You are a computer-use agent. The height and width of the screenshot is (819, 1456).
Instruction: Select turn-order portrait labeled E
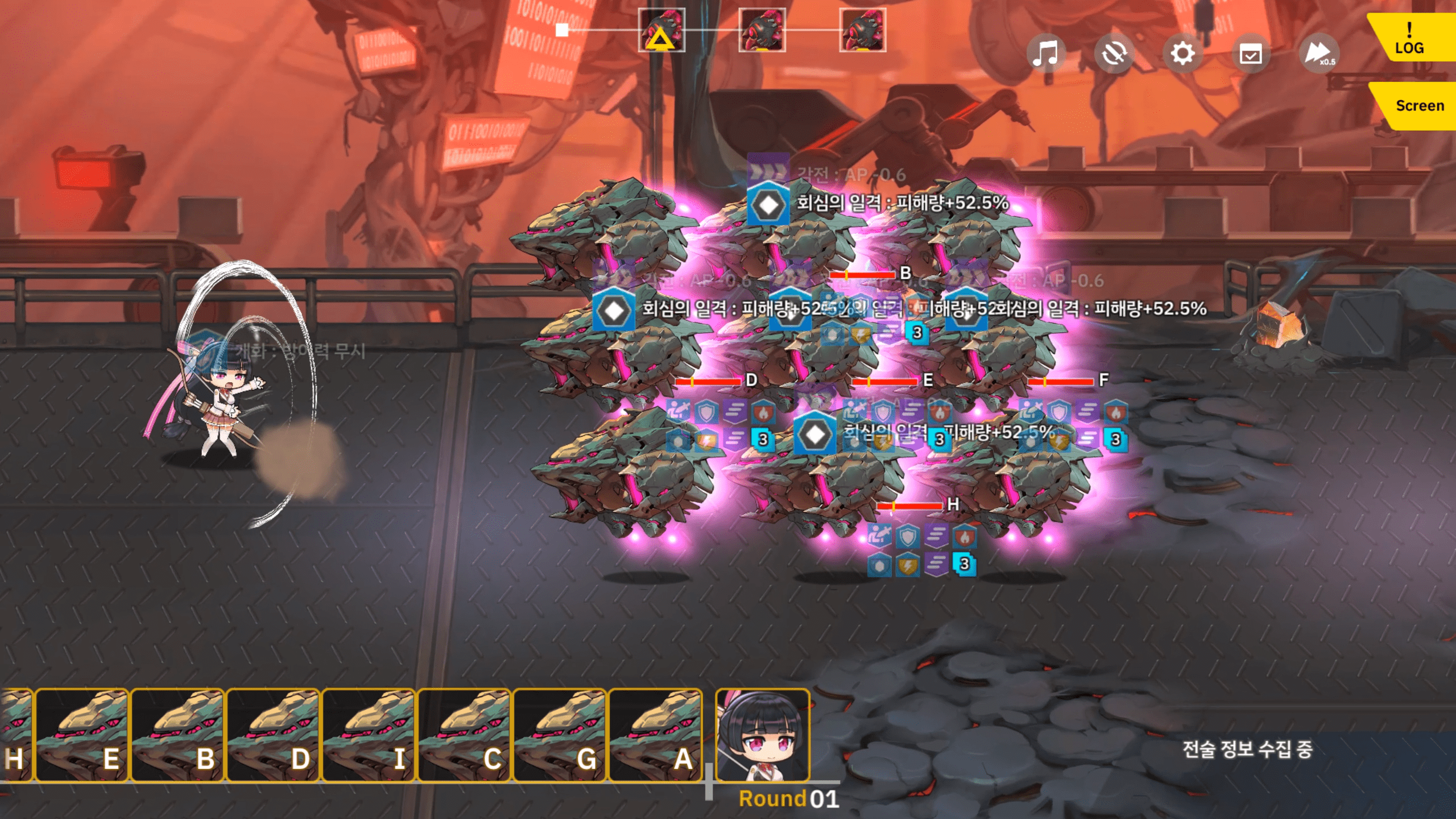(82, 735)
